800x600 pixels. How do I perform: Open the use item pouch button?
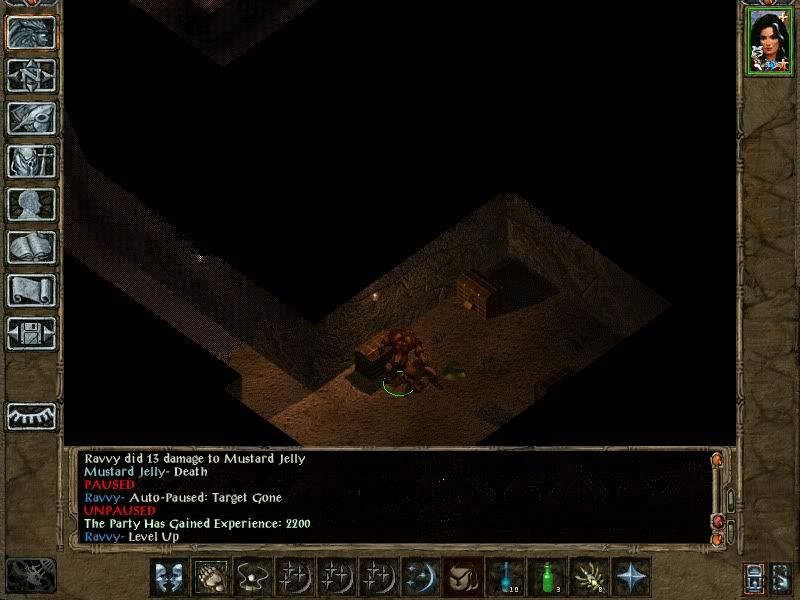coord(463,576)
